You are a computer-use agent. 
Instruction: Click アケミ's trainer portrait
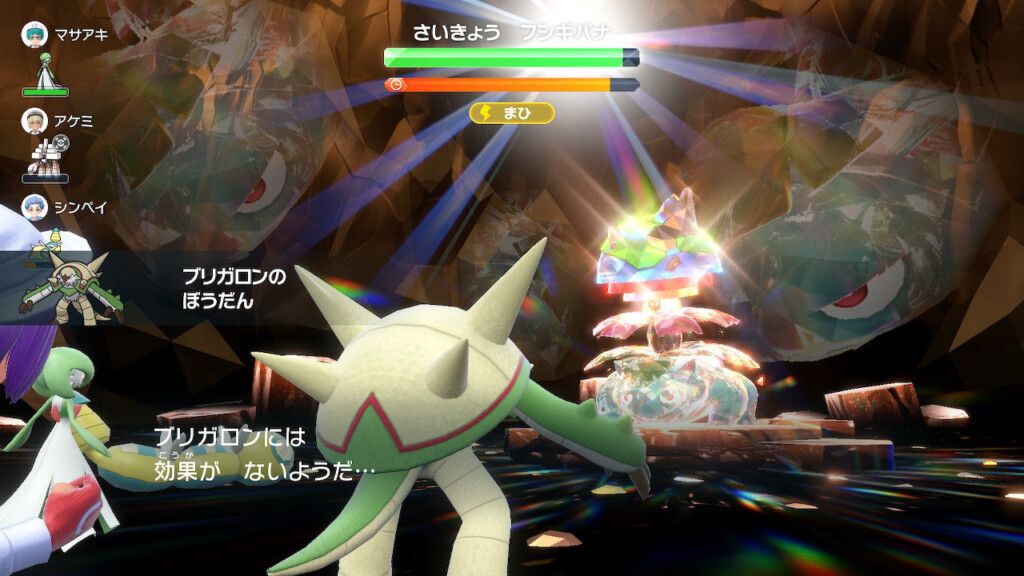tap(34, 121)
